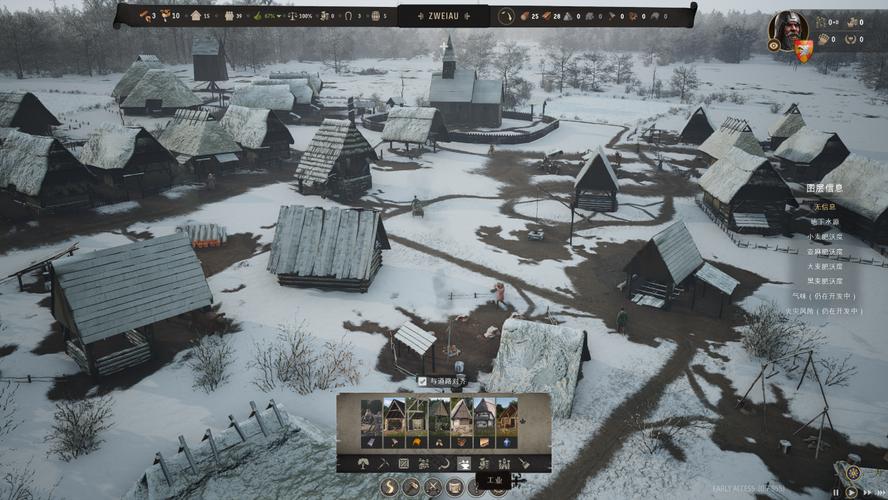Choose the building thumbnail with the axe icon

395,441
